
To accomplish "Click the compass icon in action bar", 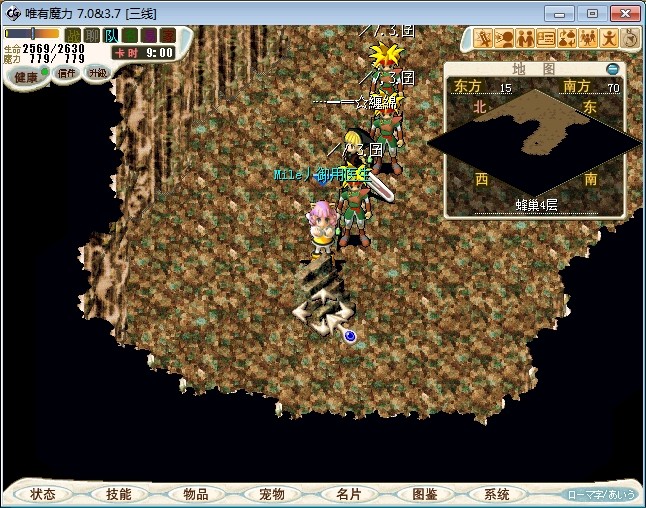I will 631,38.
